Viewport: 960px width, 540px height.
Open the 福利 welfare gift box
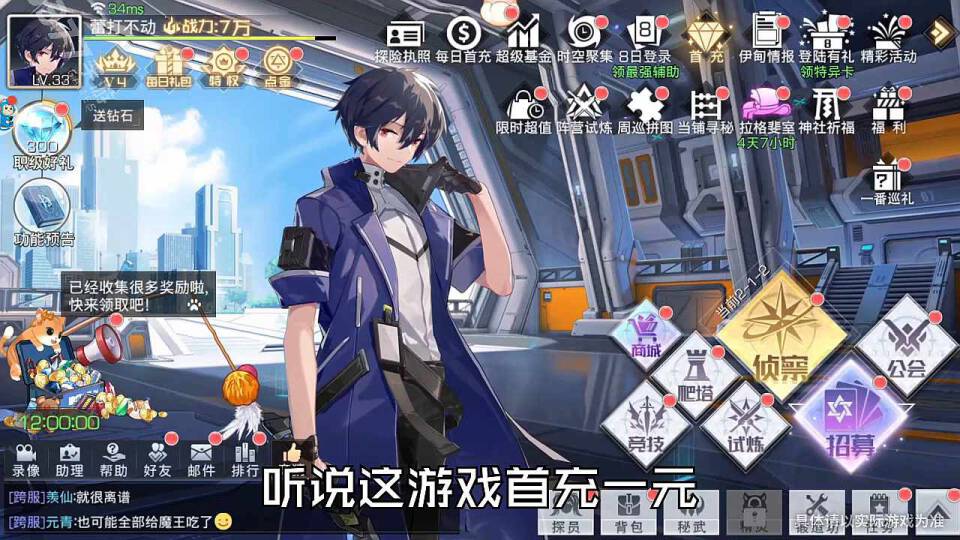(887, 107)
